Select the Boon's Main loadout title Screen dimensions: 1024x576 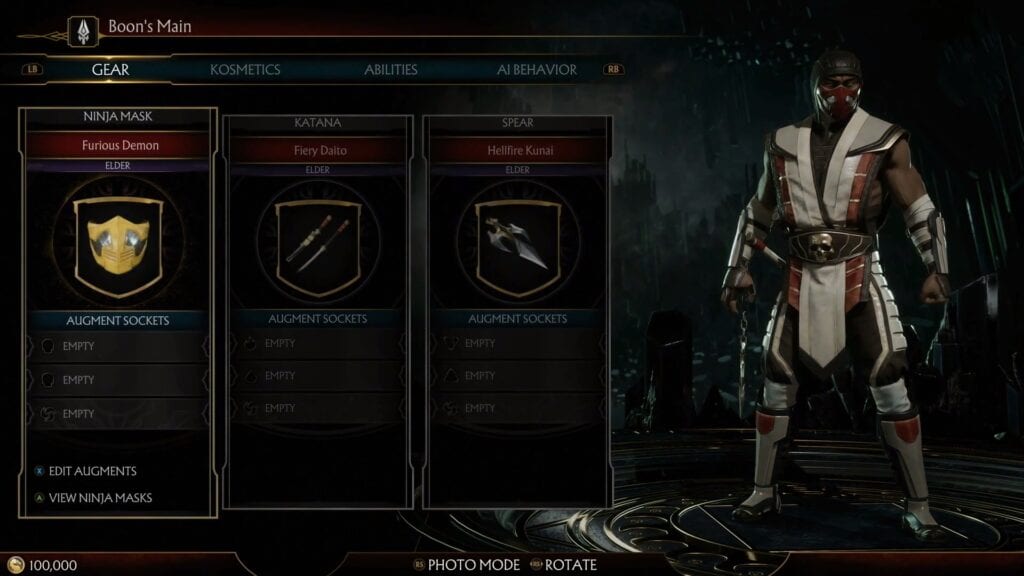[149, 26]
